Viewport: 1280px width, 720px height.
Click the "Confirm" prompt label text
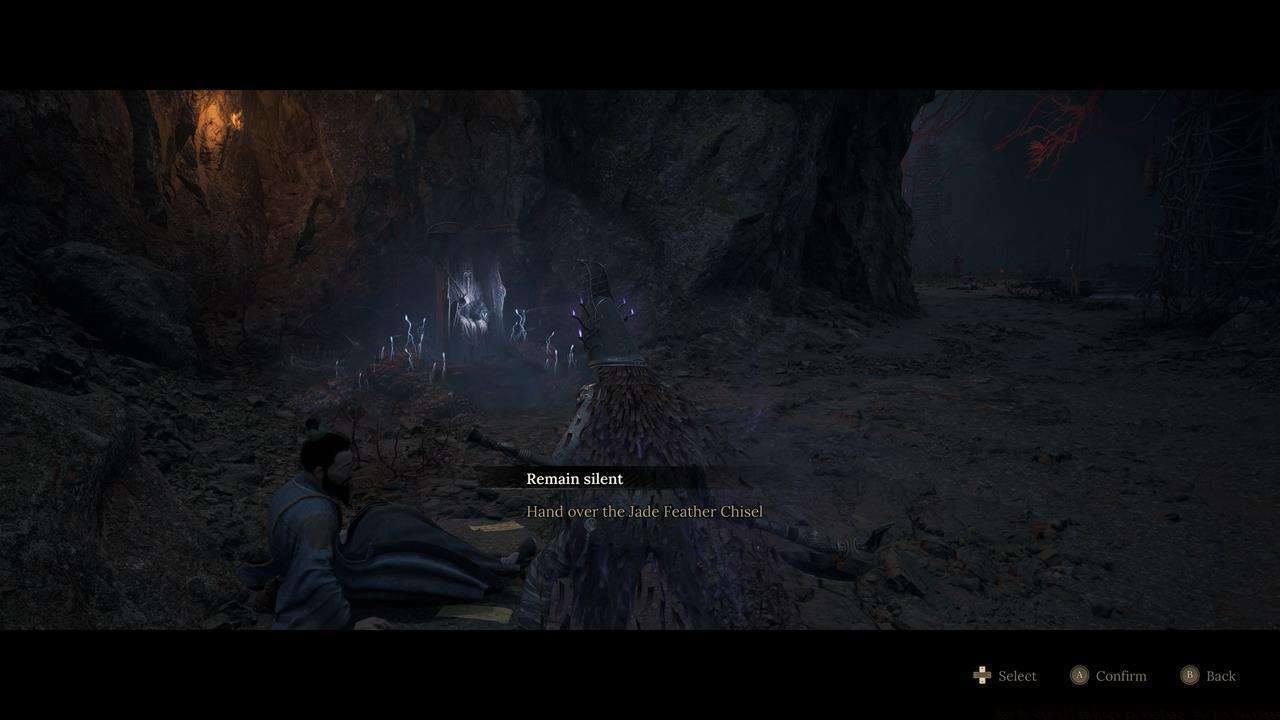point(1120,676)
